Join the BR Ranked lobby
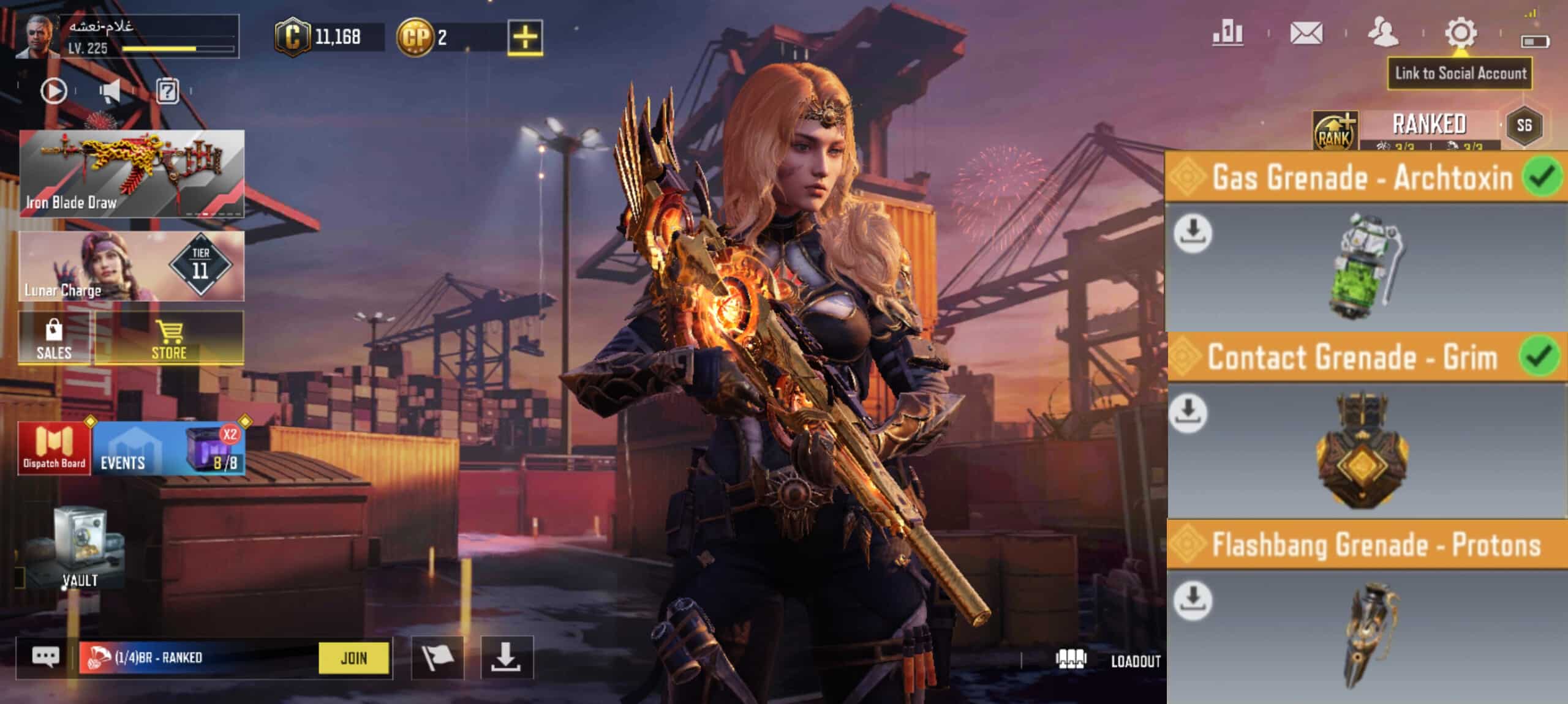The width and height of the screenshot is (1568, 704). tap(353, 658)
